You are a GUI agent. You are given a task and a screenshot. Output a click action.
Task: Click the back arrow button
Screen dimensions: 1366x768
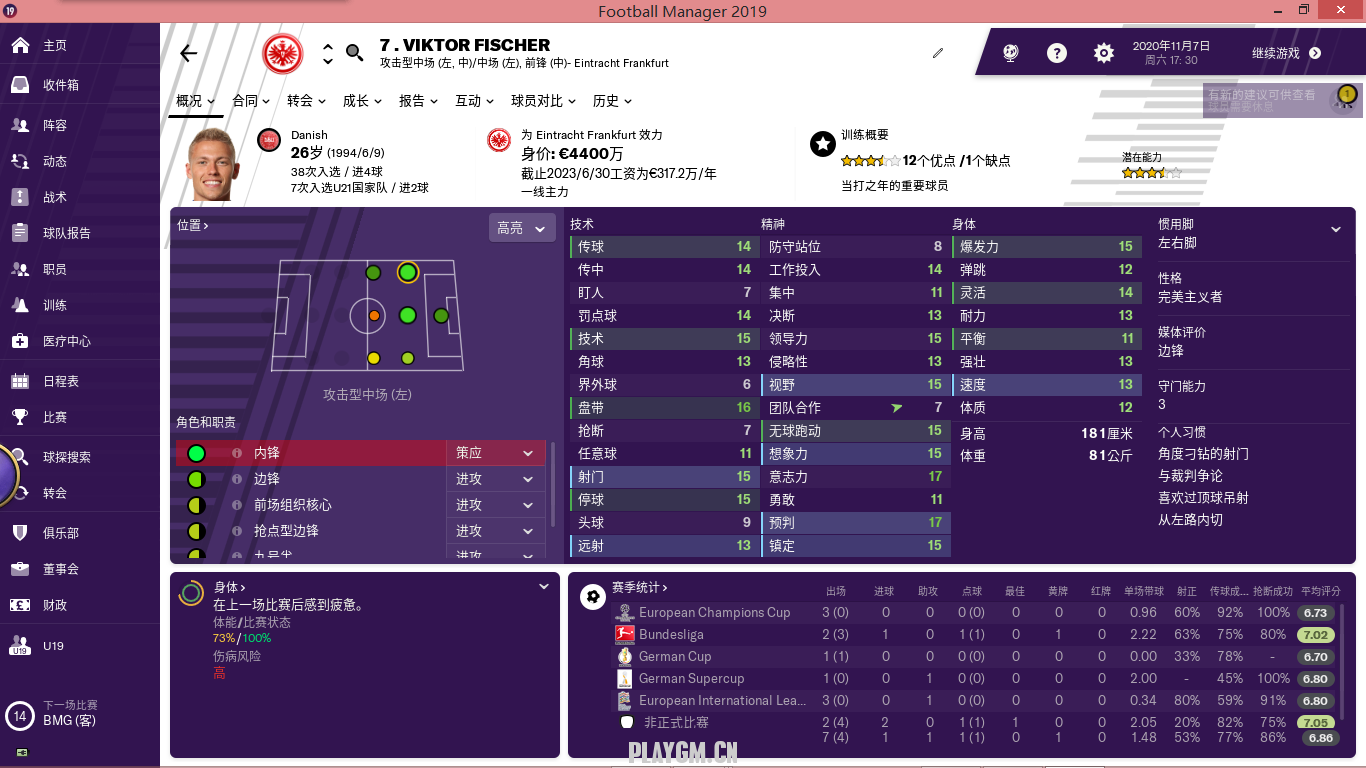coord(188,54)
